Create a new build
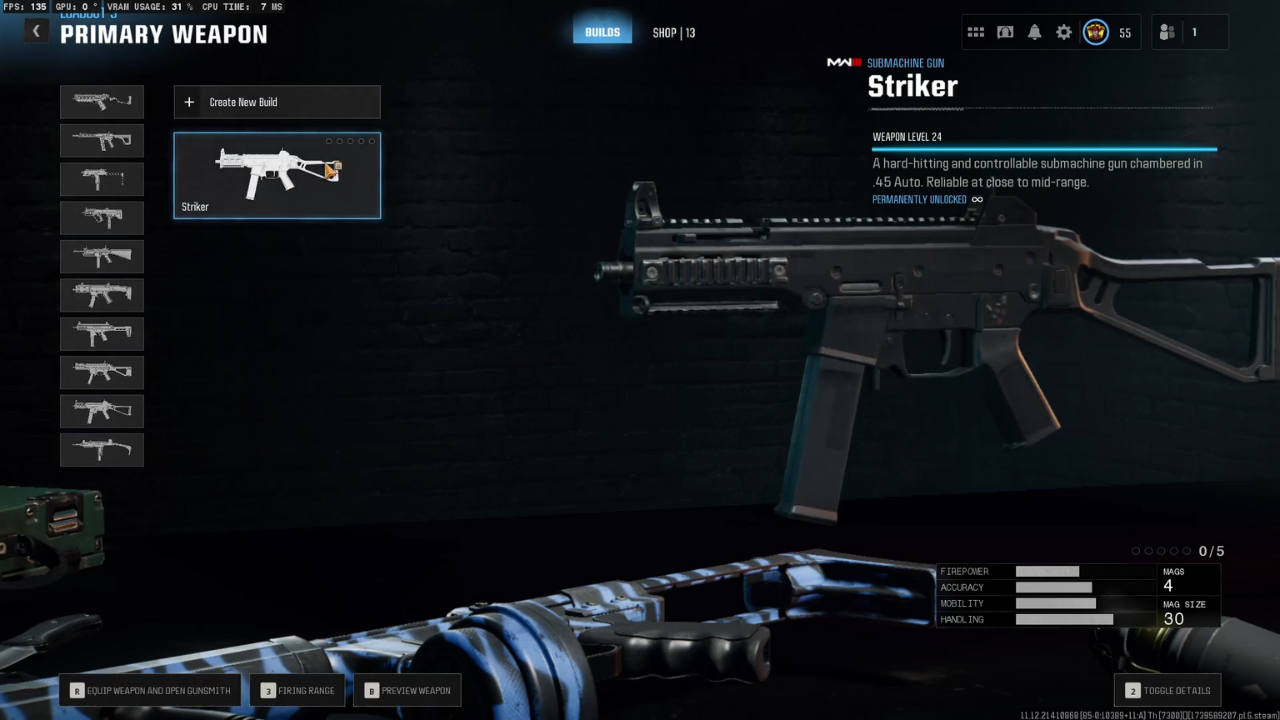The width and height of the screenshot is (1280, 720). pyautogui.click(x=277, y=102)
